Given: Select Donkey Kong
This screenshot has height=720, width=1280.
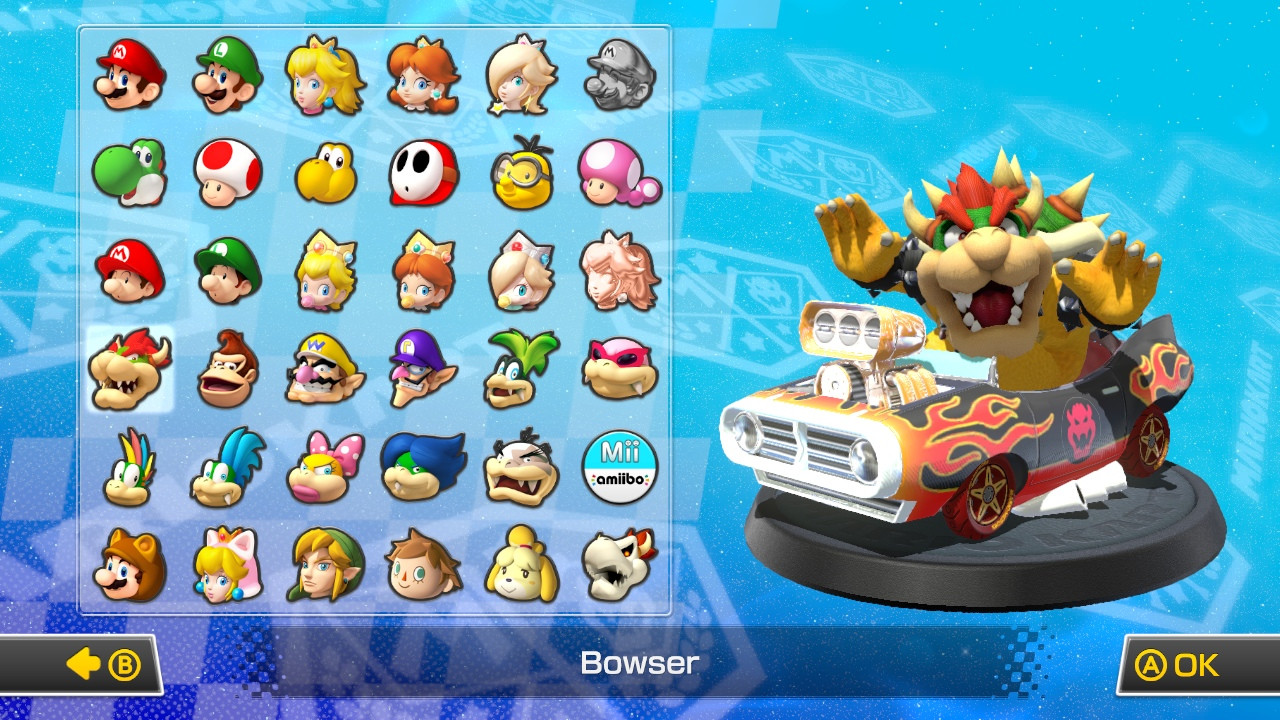Looking at the screenshot, I should click(x=225, y=365).
